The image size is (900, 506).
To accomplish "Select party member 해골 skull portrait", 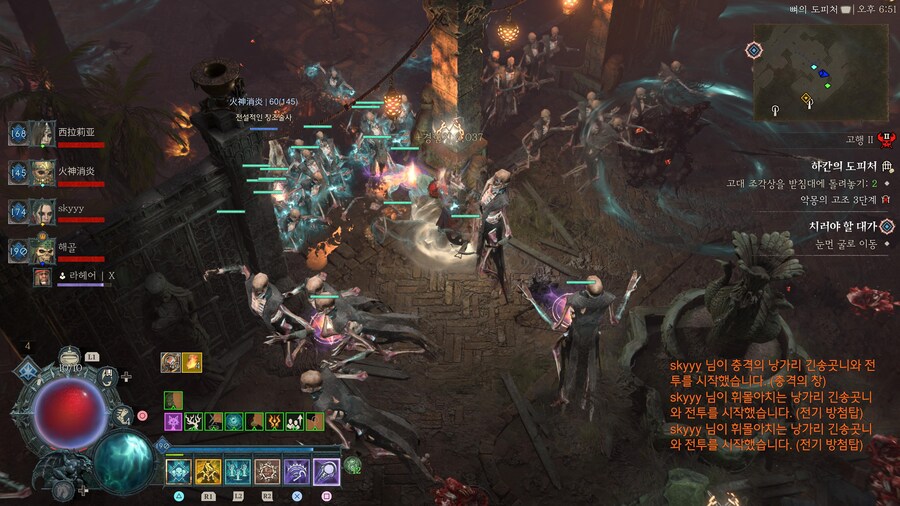I will pos(43,250).
